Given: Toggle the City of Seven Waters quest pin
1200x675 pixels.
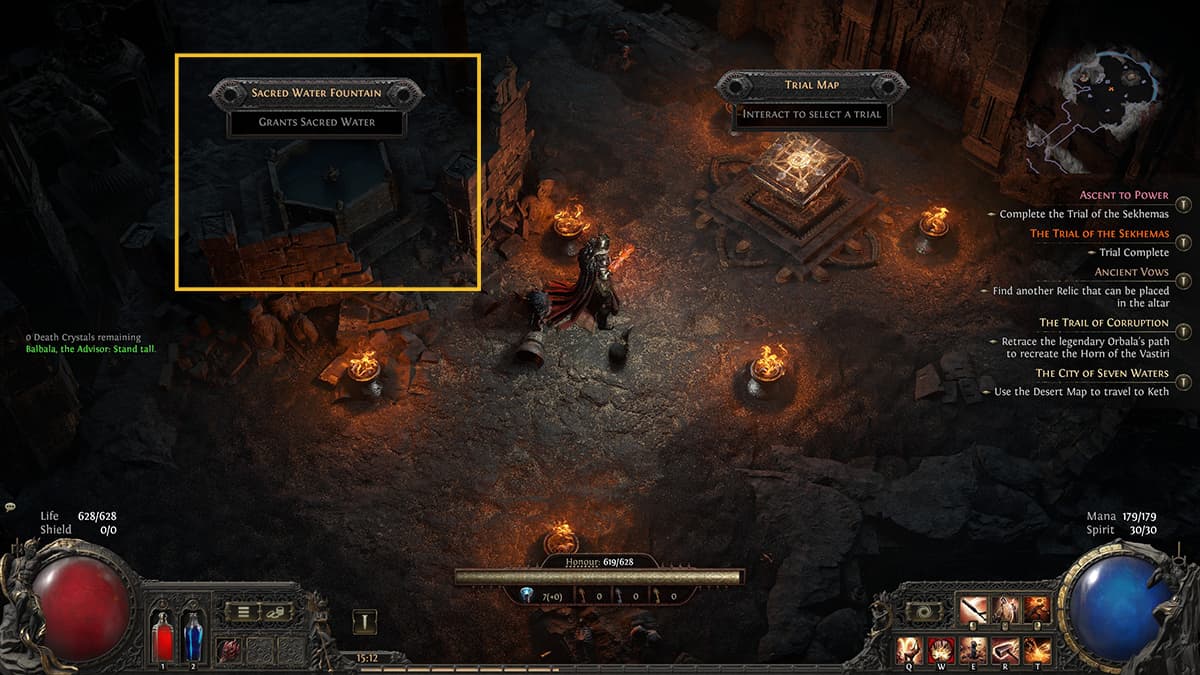Looking at the screenshot, I should coord(1183,381).
